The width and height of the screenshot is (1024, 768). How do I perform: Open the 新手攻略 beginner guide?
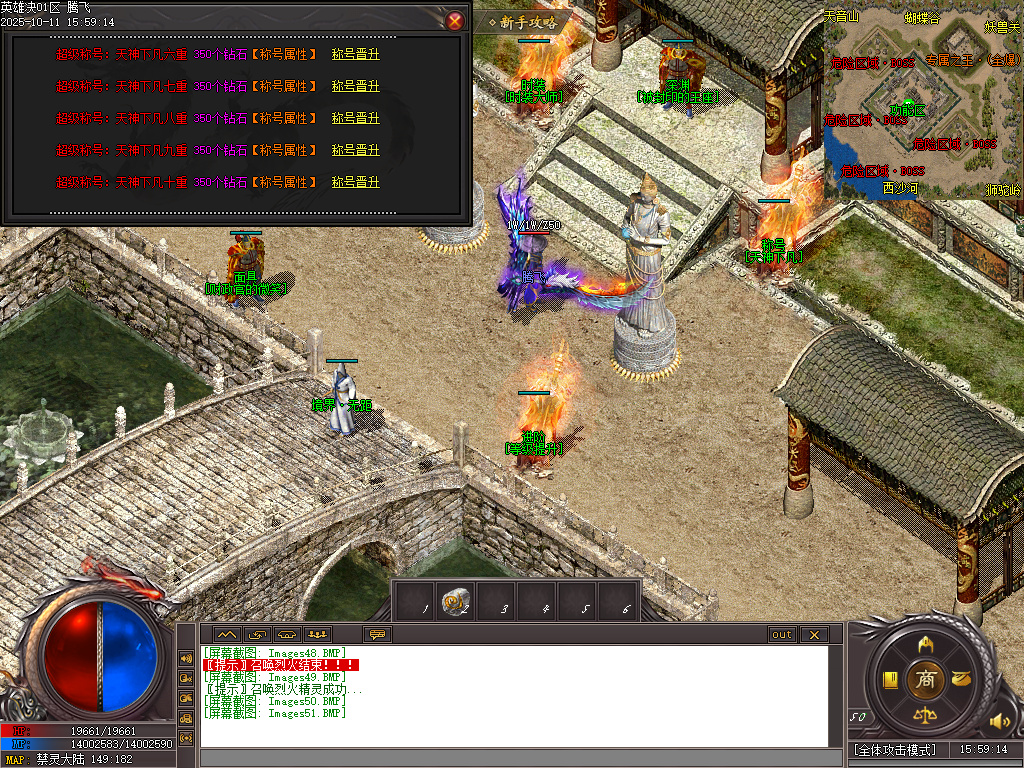[524, 22]
